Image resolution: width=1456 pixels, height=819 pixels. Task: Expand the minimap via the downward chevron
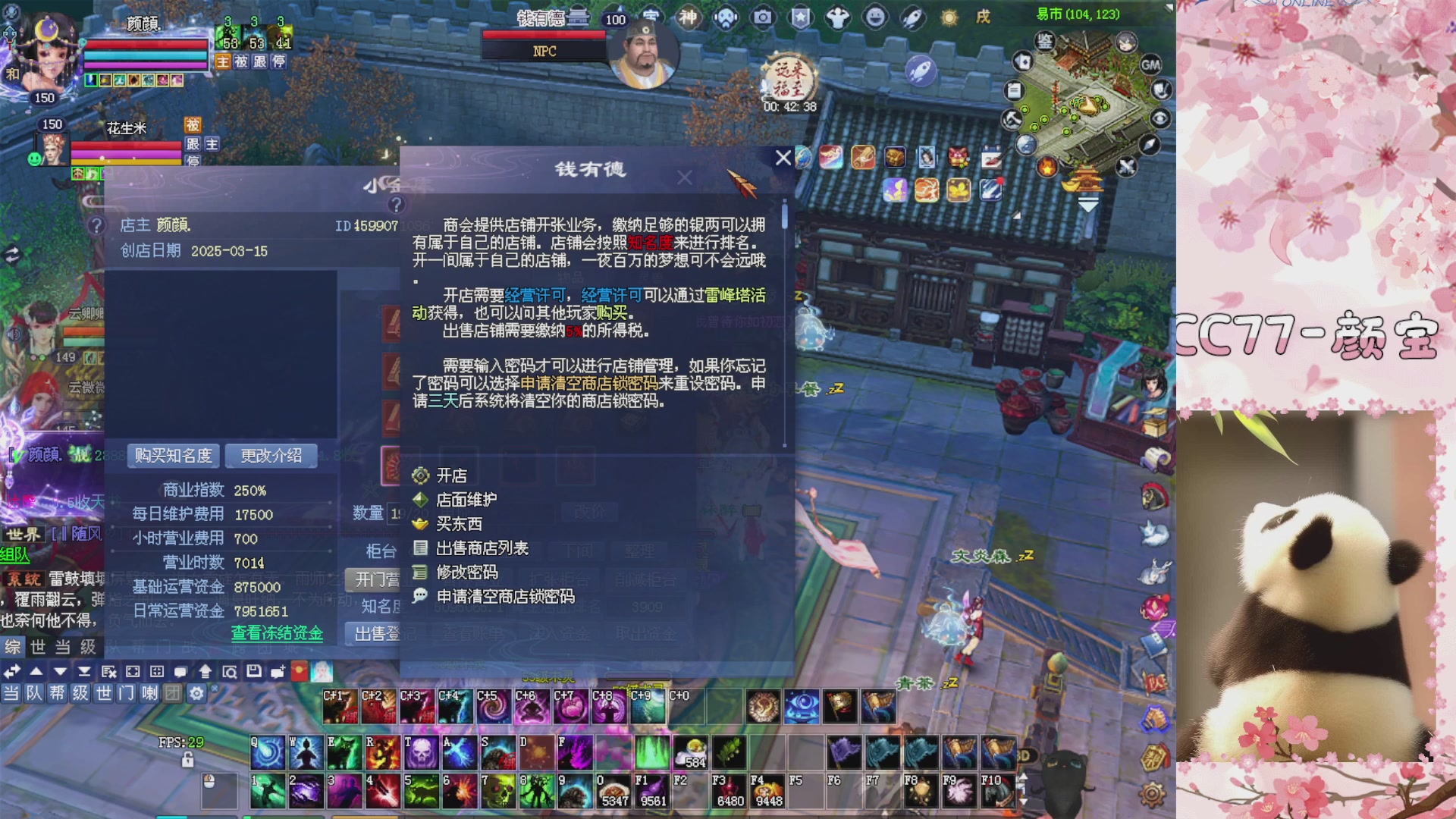pos(1088,203)
